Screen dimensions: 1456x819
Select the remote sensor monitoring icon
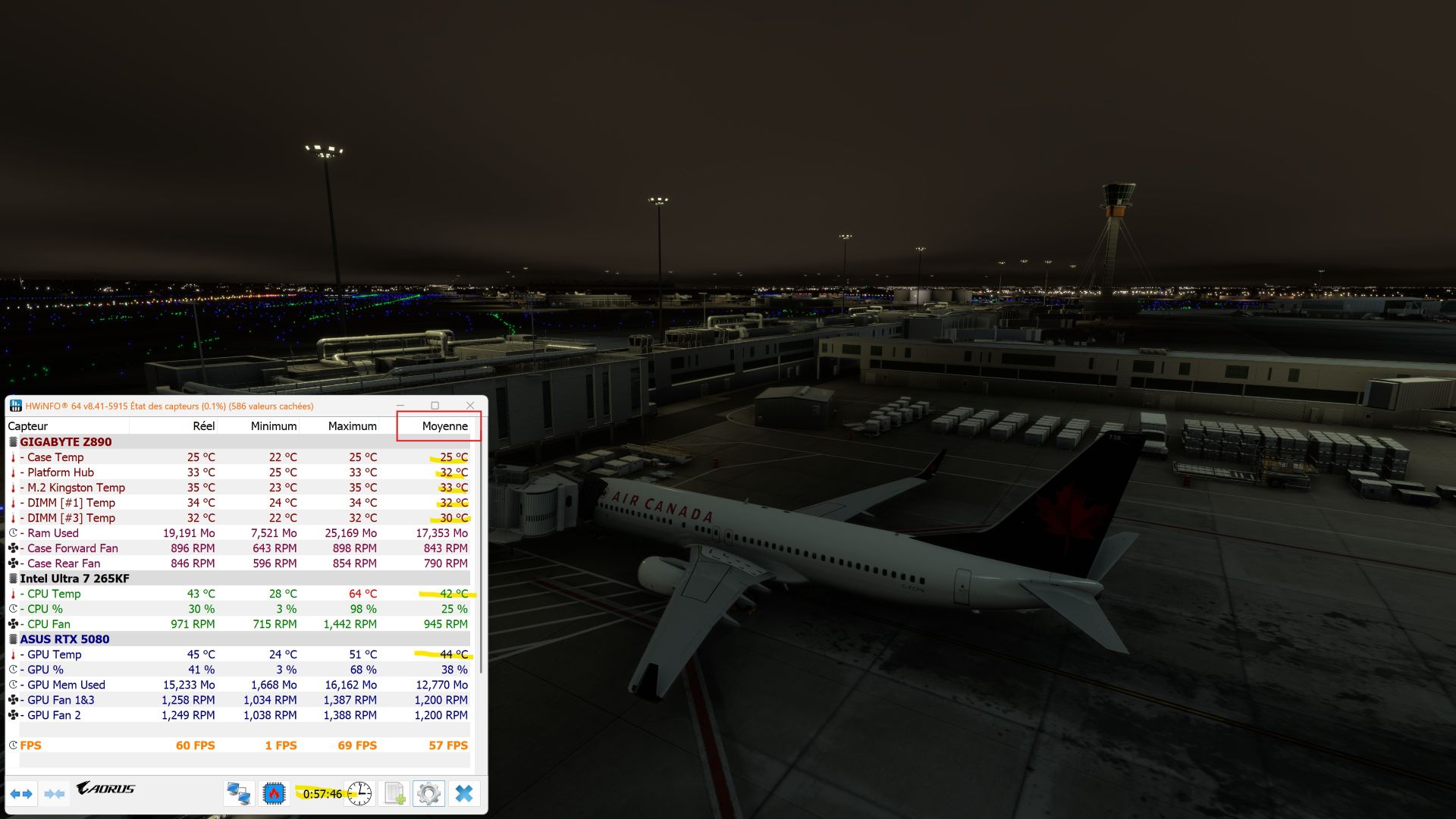[238, 793]
